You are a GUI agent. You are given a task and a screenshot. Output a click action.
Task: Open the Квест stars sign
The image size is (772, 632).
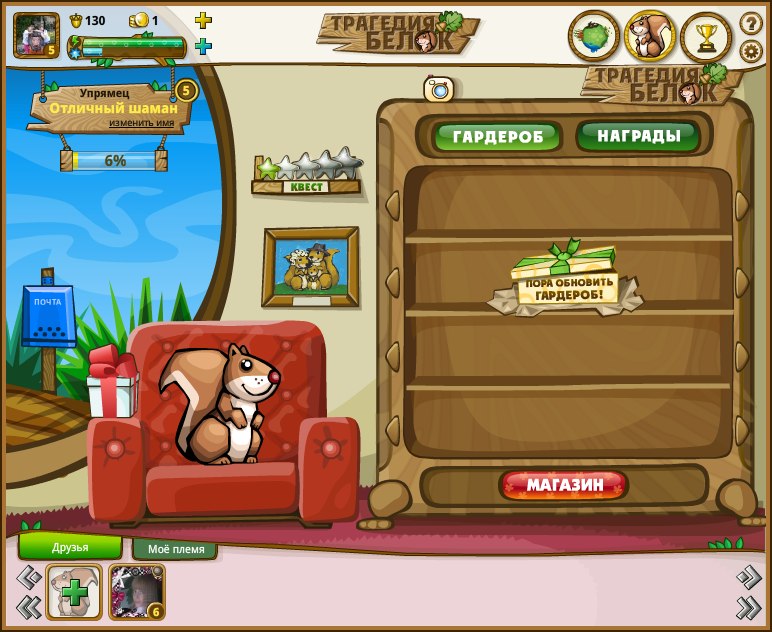[307, 174]
